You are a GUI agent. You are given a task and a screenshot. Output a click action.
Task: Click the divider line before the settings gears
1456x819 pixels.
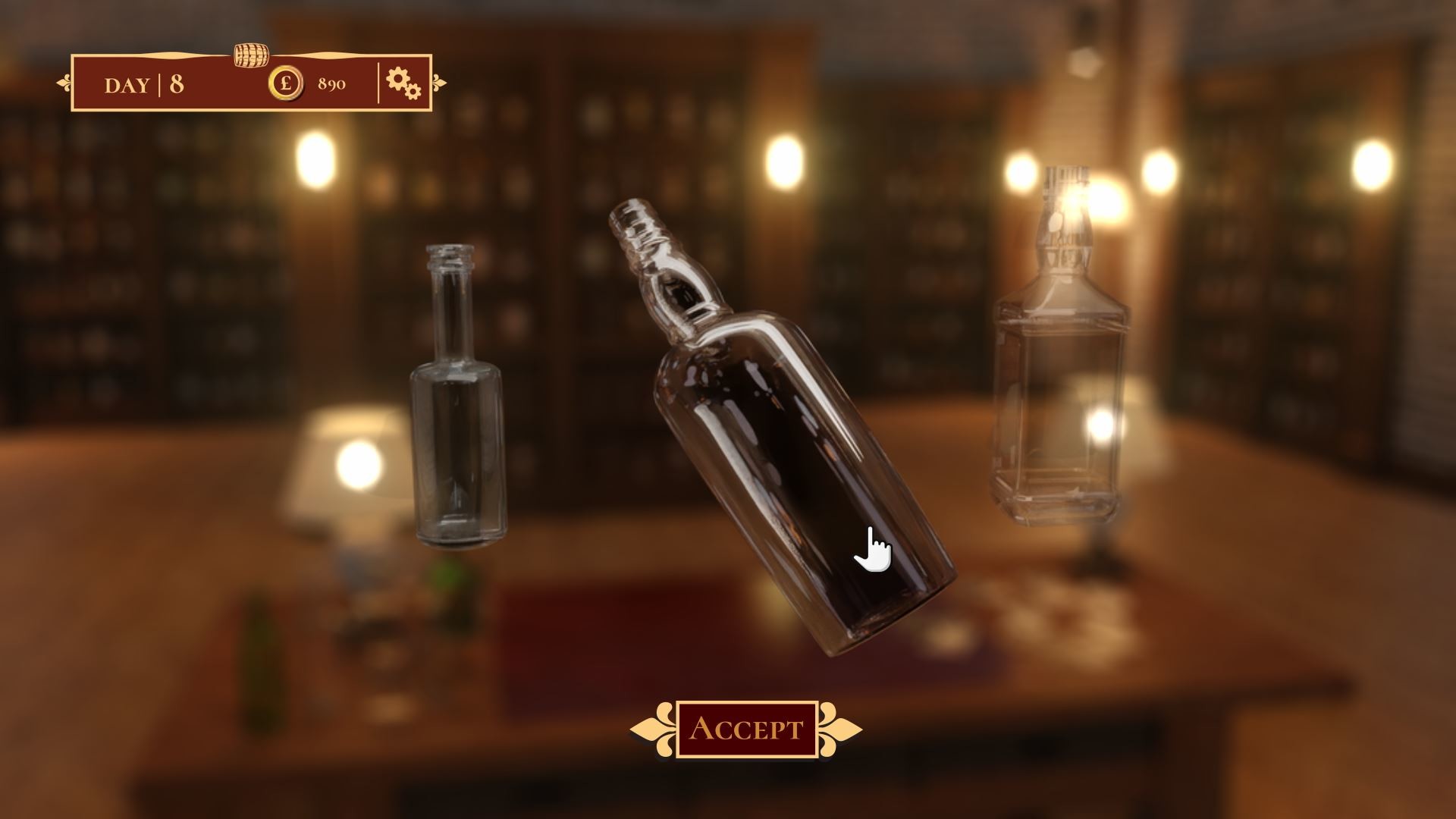(x=378, y=82)
